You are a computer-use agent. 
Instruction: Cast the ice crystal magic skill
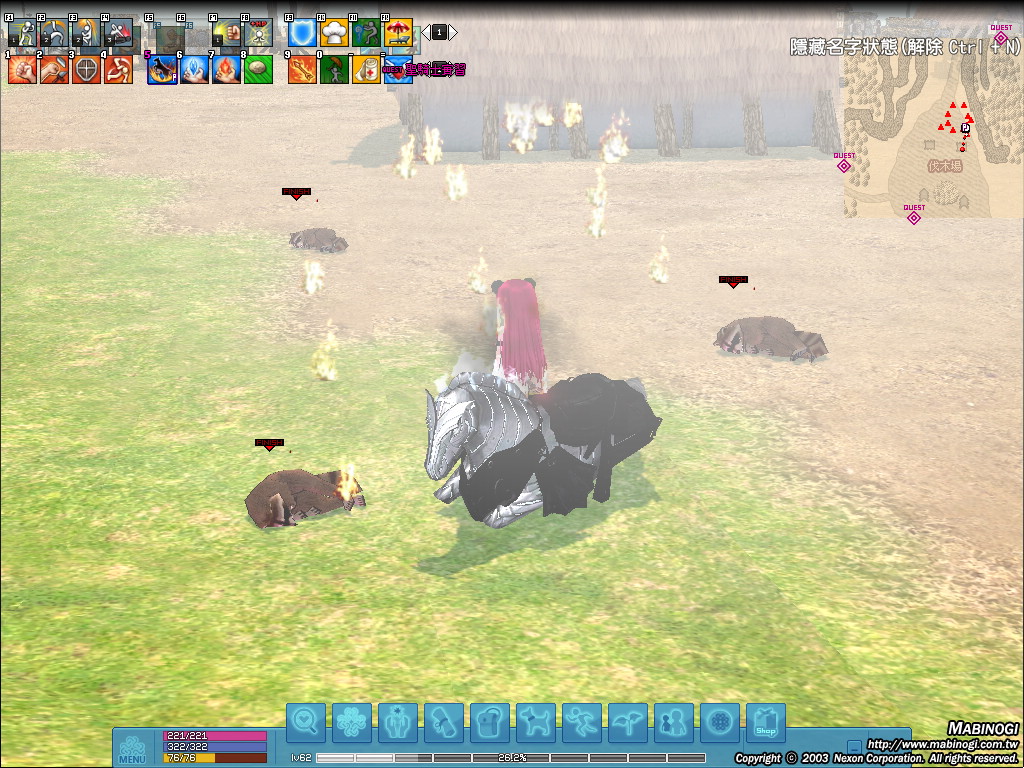[x=195, y=70]
